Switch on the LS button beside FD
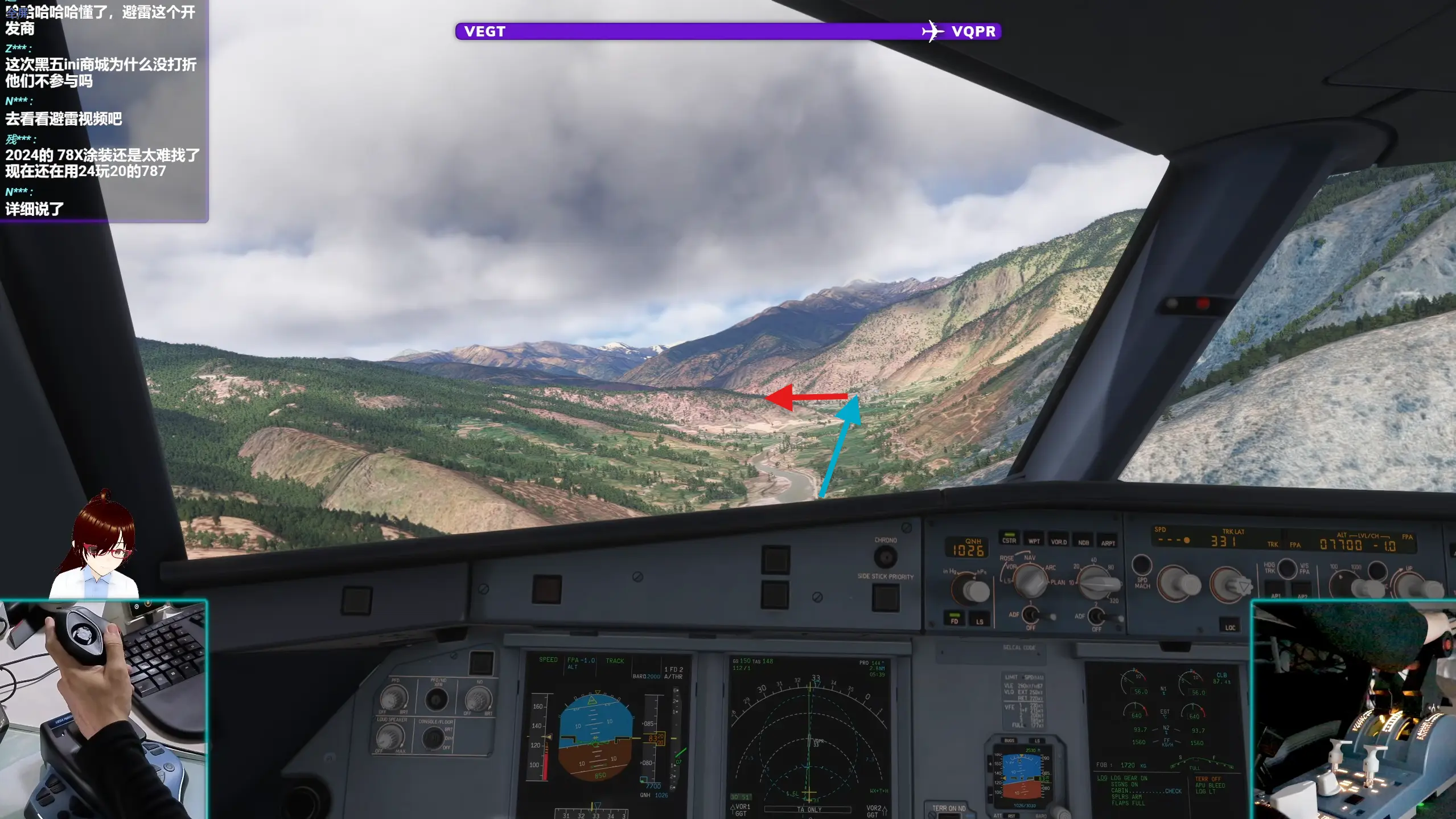1456x819 pixels. [980, 620]
